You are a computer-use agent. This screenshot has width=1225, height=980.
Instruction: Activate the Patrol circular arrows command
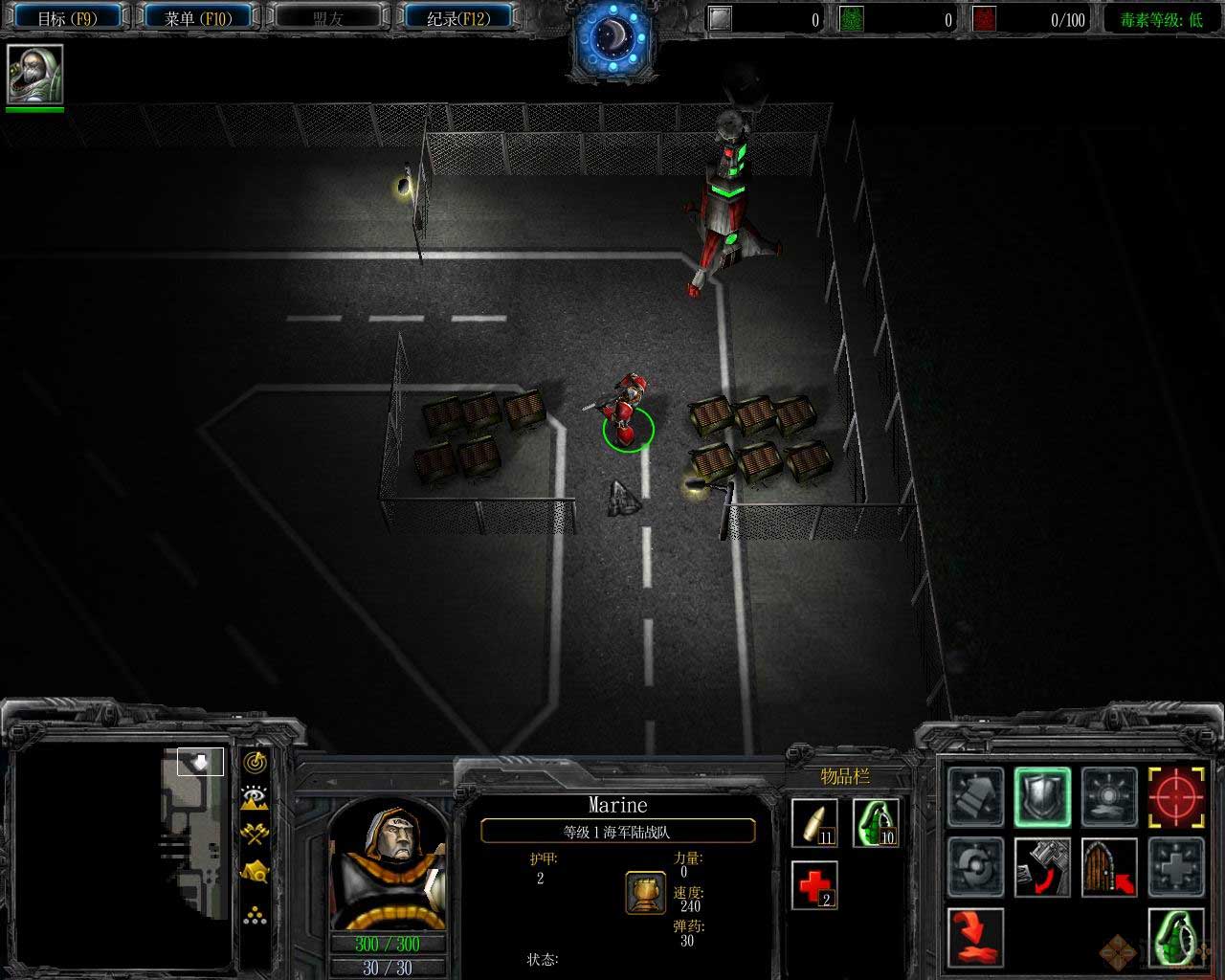pyautogui.click(x=976, y=866)
